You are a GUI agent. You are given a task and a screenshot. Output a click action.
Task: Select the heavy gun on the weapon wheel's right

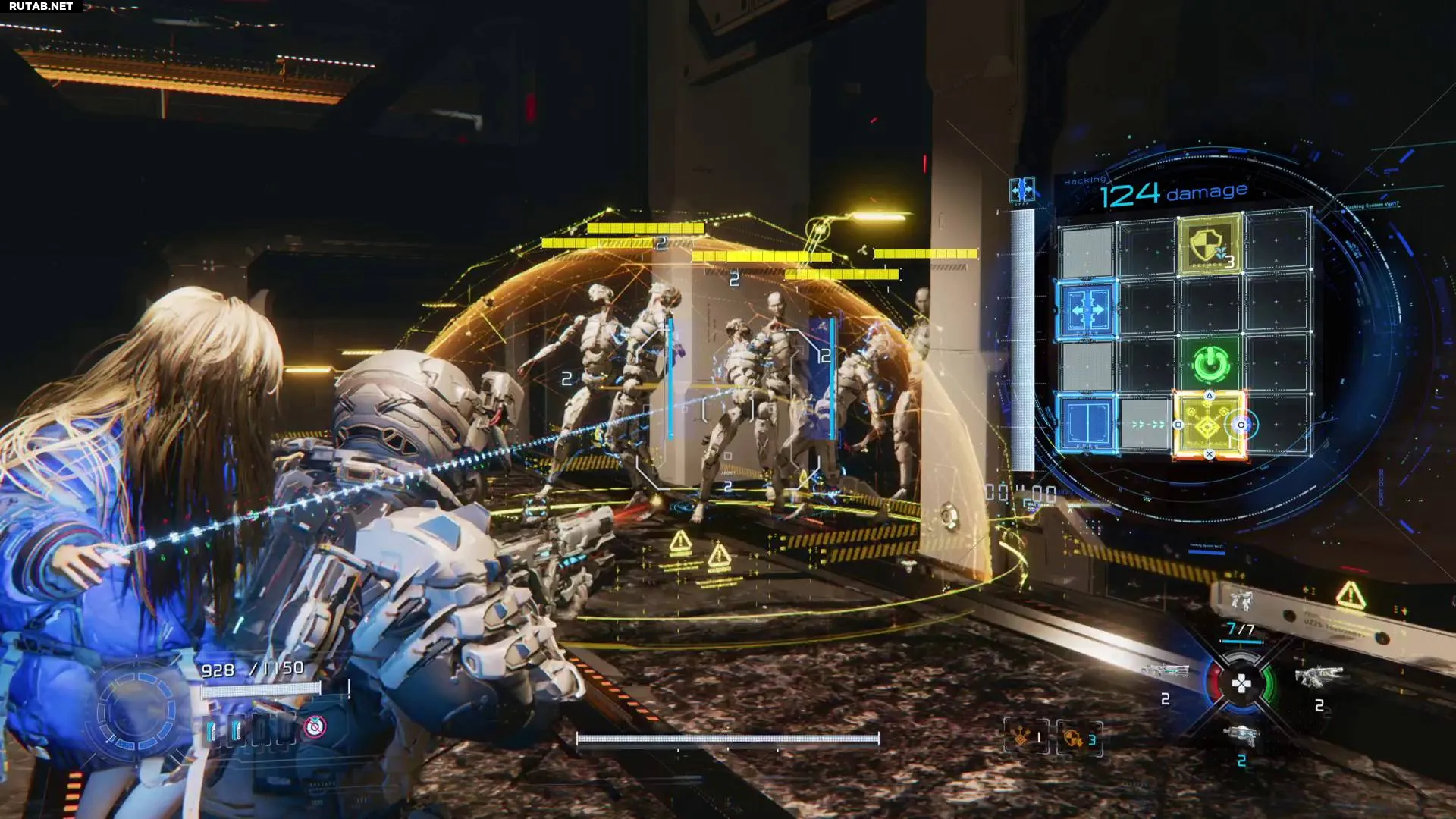[x=1318, y=675]
